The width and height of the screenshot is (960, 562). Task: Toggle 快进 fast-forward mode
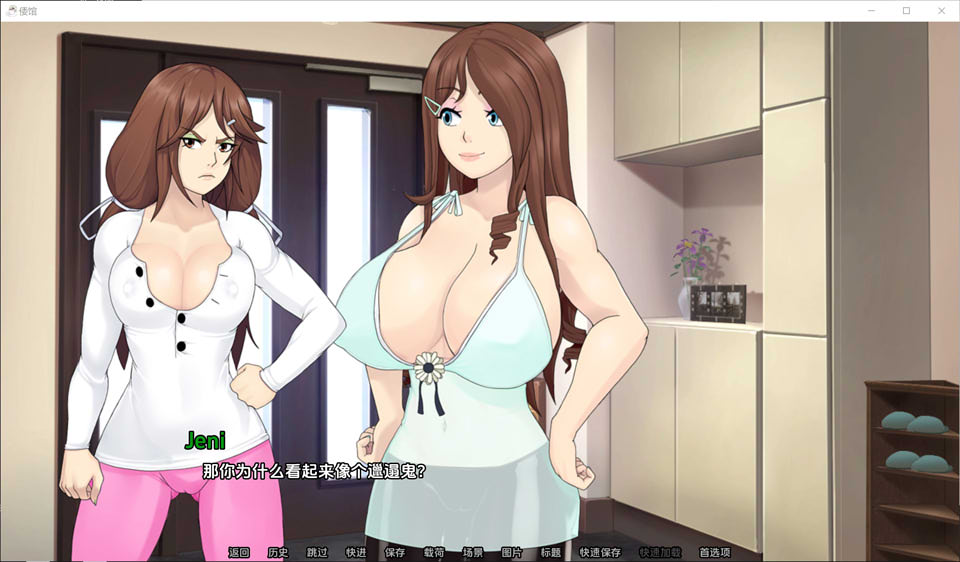(x=356, y=552)
